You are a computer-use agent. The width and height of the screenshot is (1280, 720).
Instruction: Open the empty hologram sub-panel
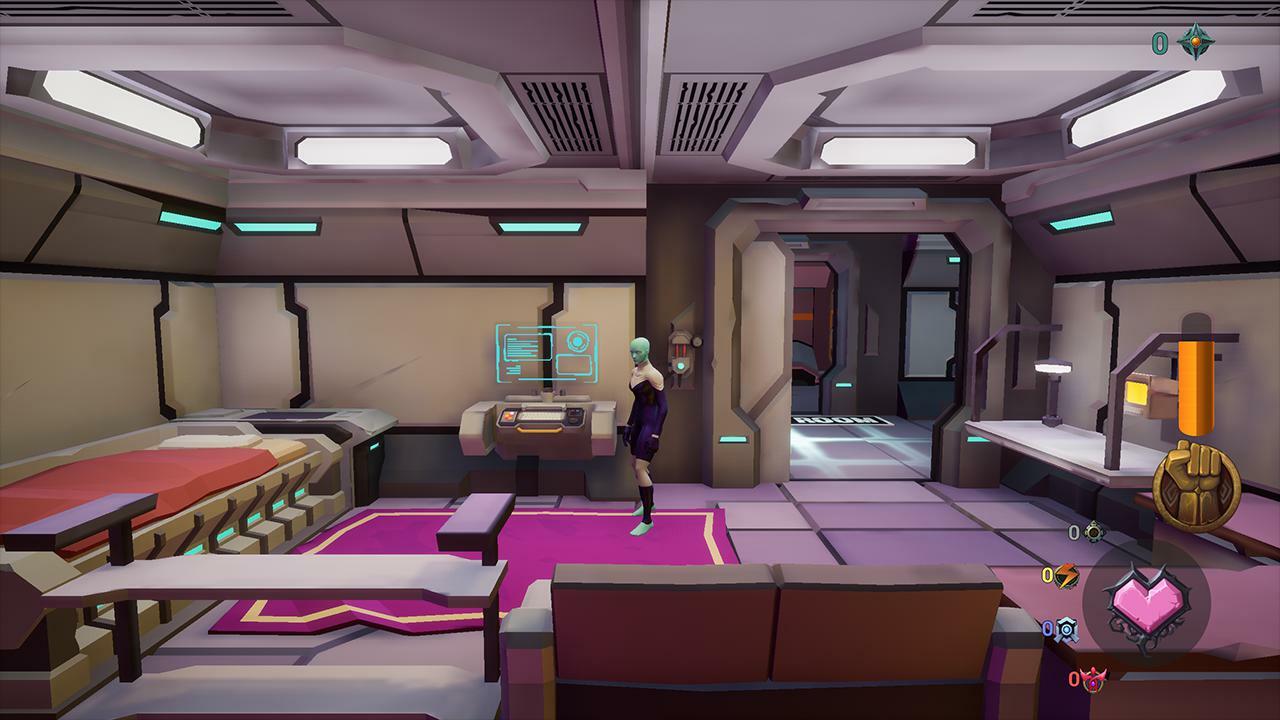574,364
